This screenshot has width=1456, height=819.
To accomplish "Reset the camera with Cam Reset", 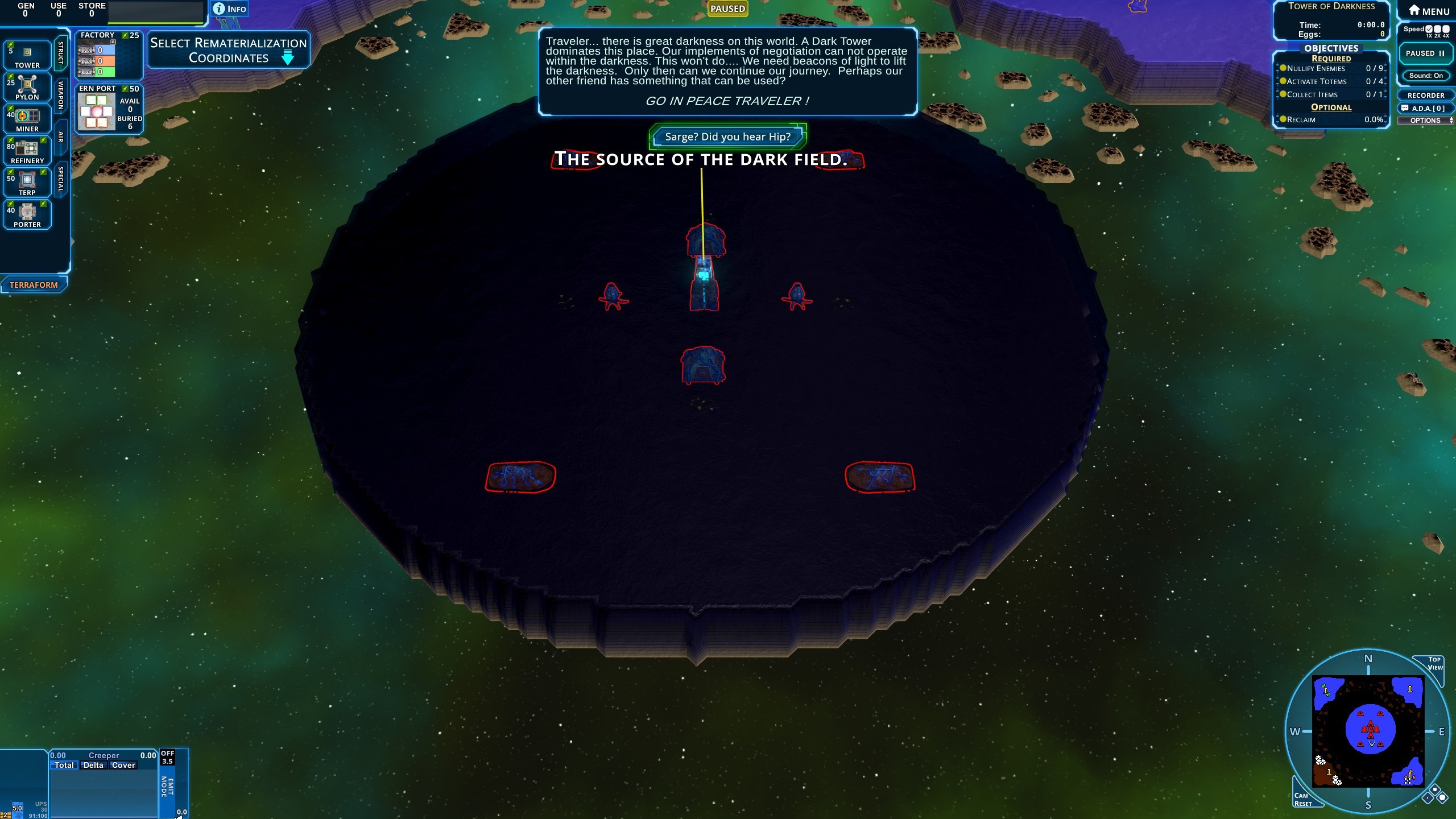I will coord(1303,799).
